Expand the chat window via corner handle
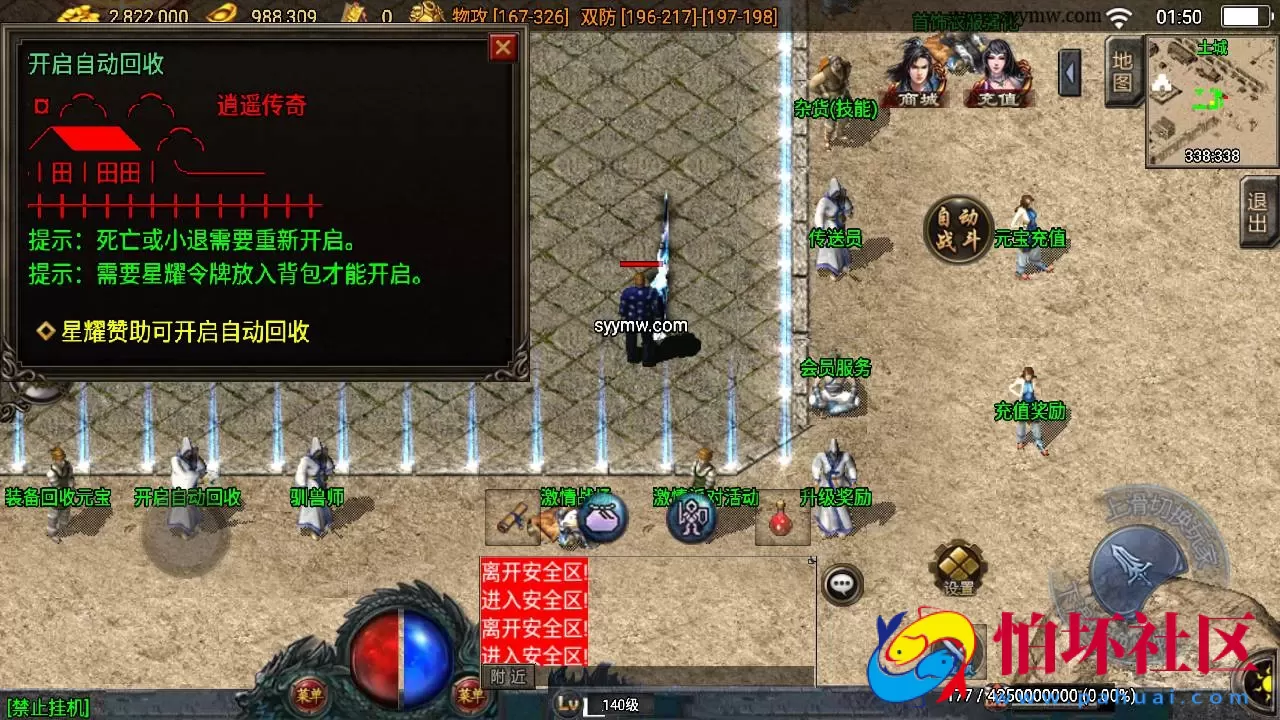This screenshot has height=720, width=1280. point(812,563)
